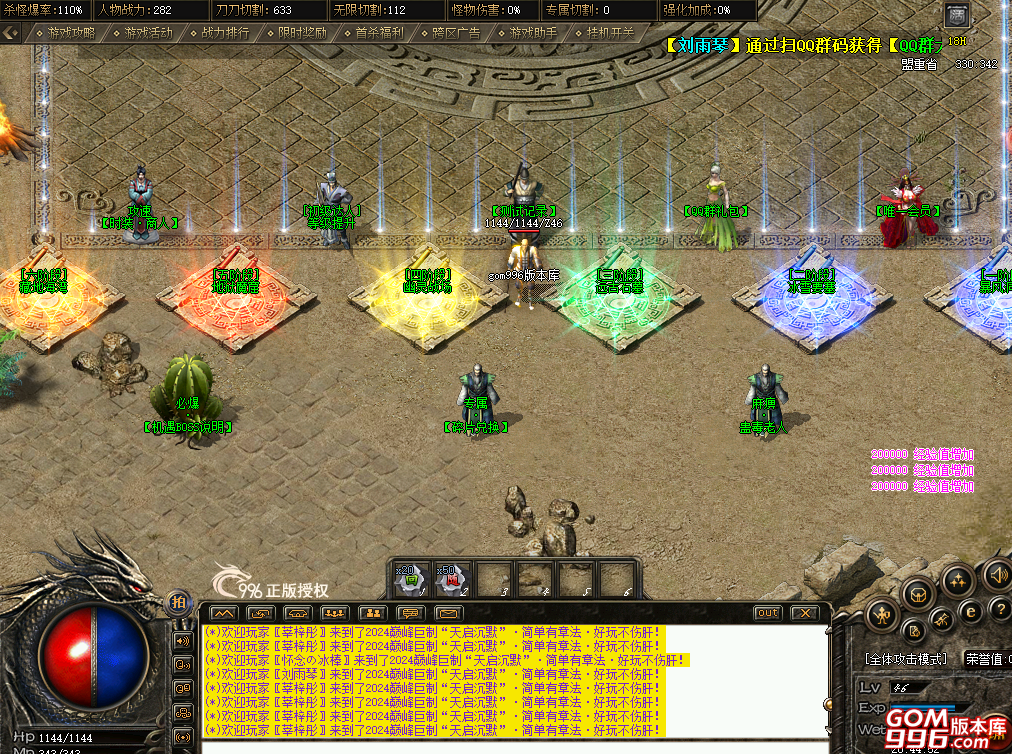This screenshot has height=754, width=1012.
Task: Show the 战力排行 ranking
Action: [x=226, y=33]
